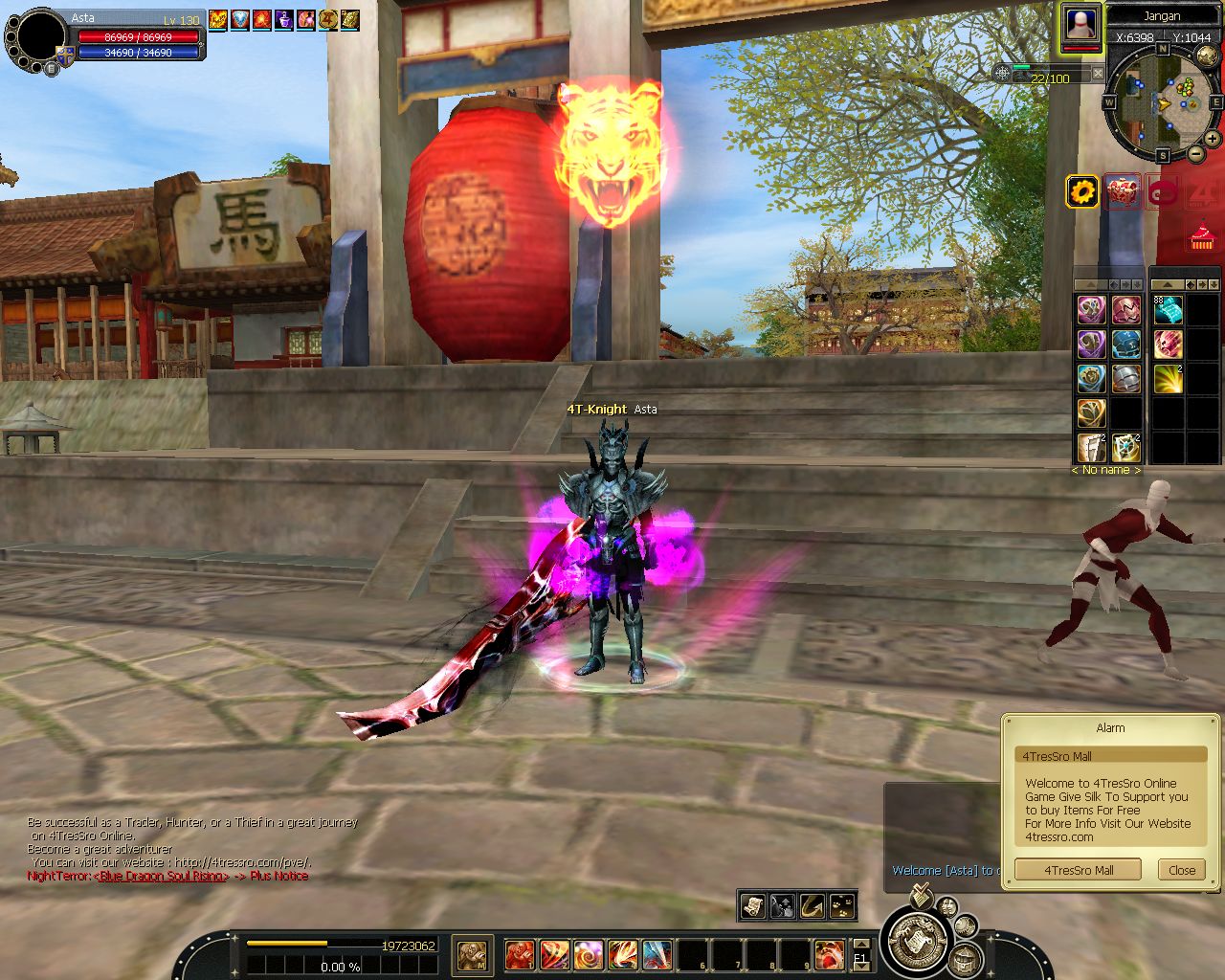Click the Blue Dragon Soul Rising chat link

161,876
